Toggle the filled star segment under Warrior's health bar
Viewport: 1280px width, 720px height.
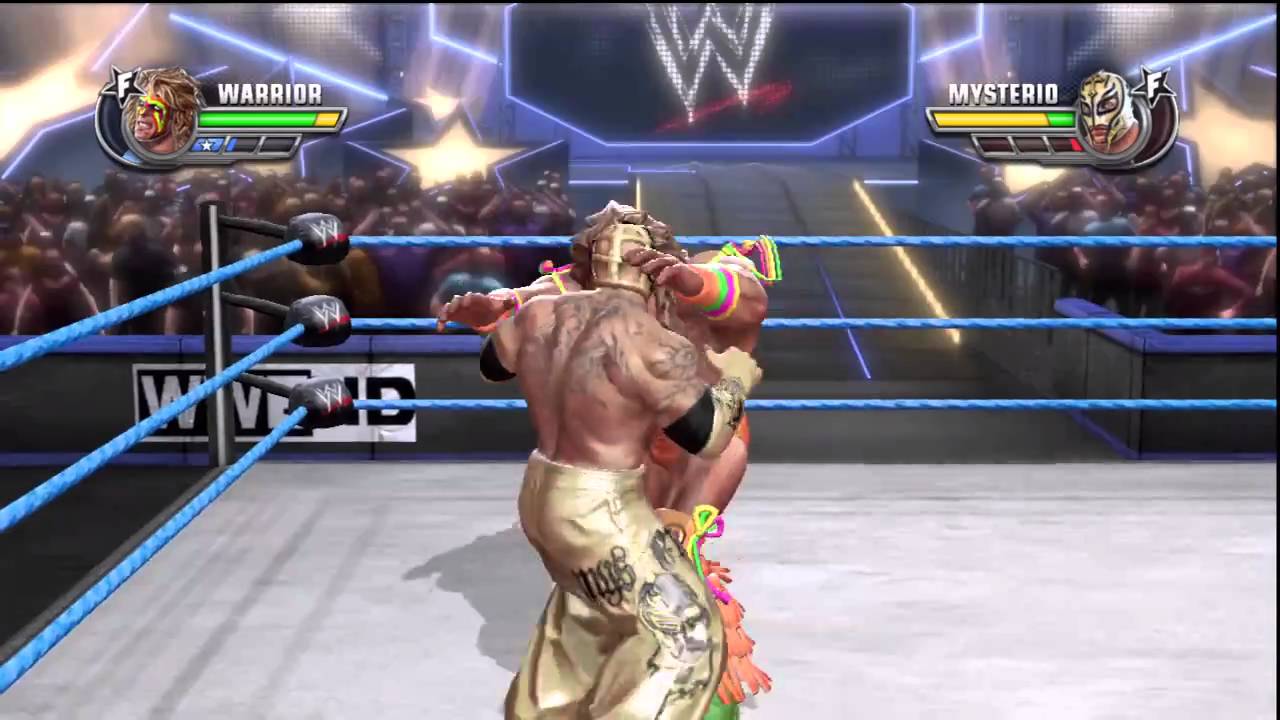coord(209,144)
